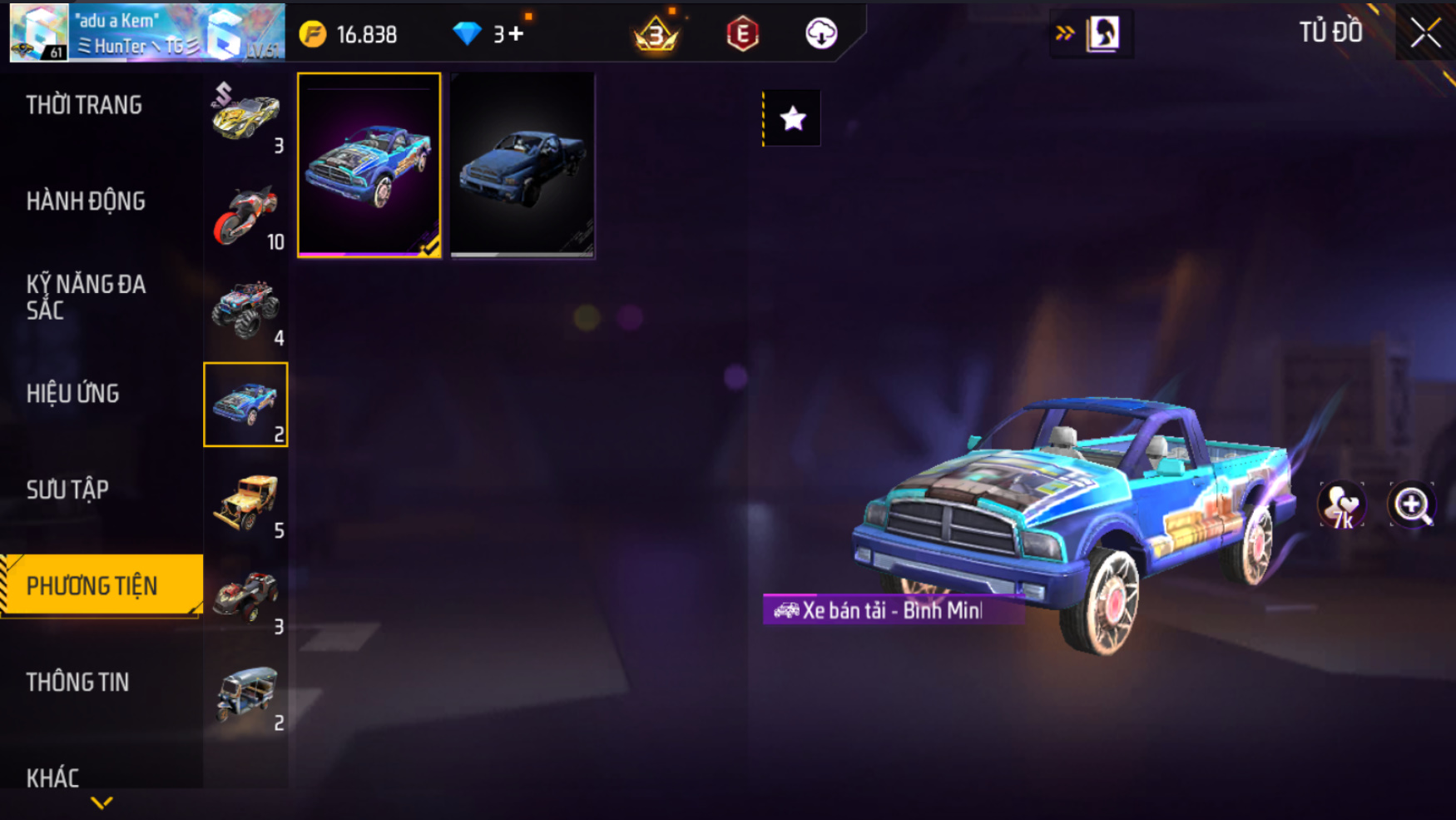The image size is (1456, 820).
Task: Open the Thời Trang category
Action: (x=84, y=106)
